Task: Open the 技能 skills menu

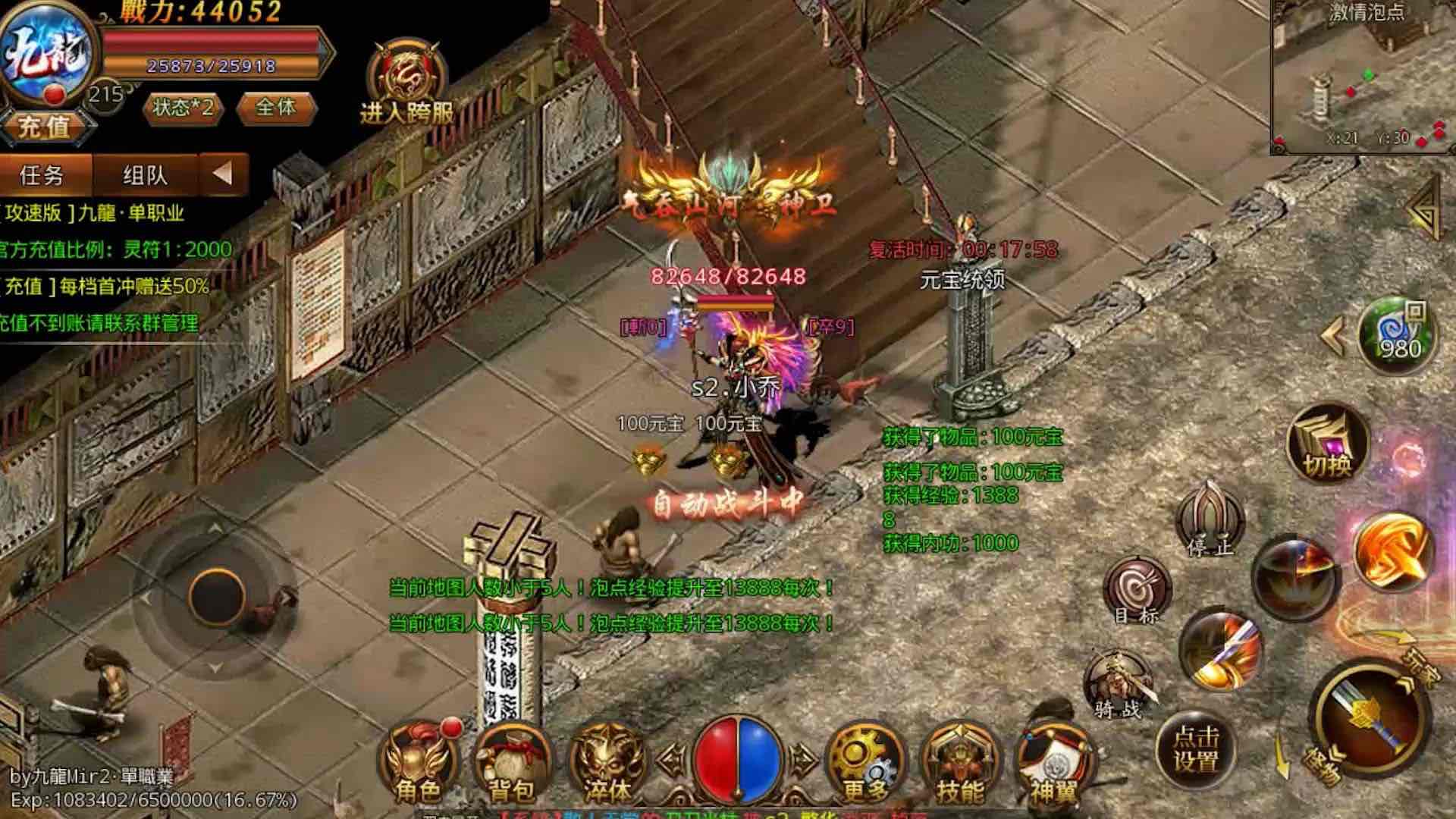Action: [x=959, y=761]
